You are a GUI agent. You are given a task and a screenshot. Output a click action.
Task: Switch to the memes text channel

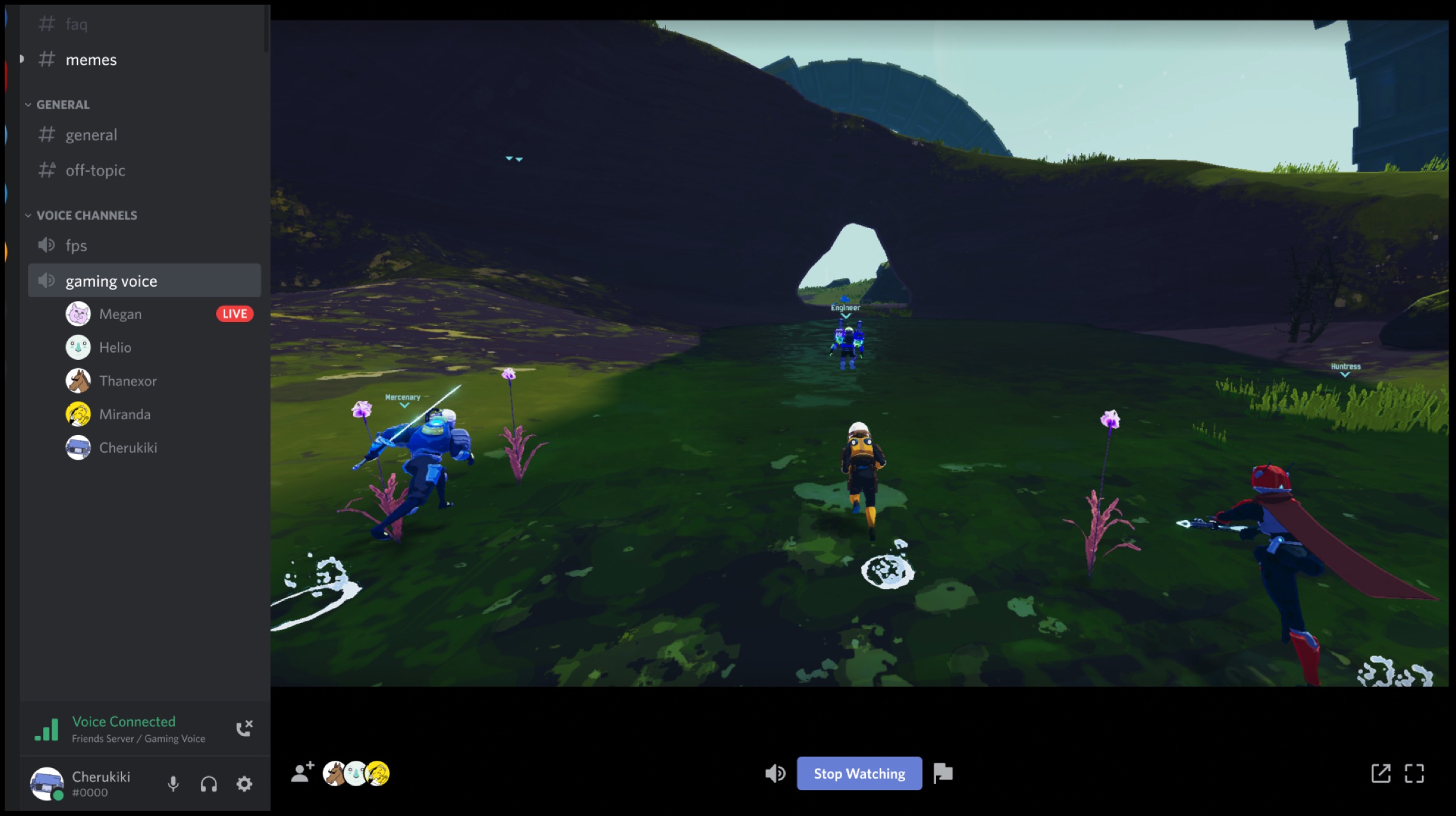[91, 59]
